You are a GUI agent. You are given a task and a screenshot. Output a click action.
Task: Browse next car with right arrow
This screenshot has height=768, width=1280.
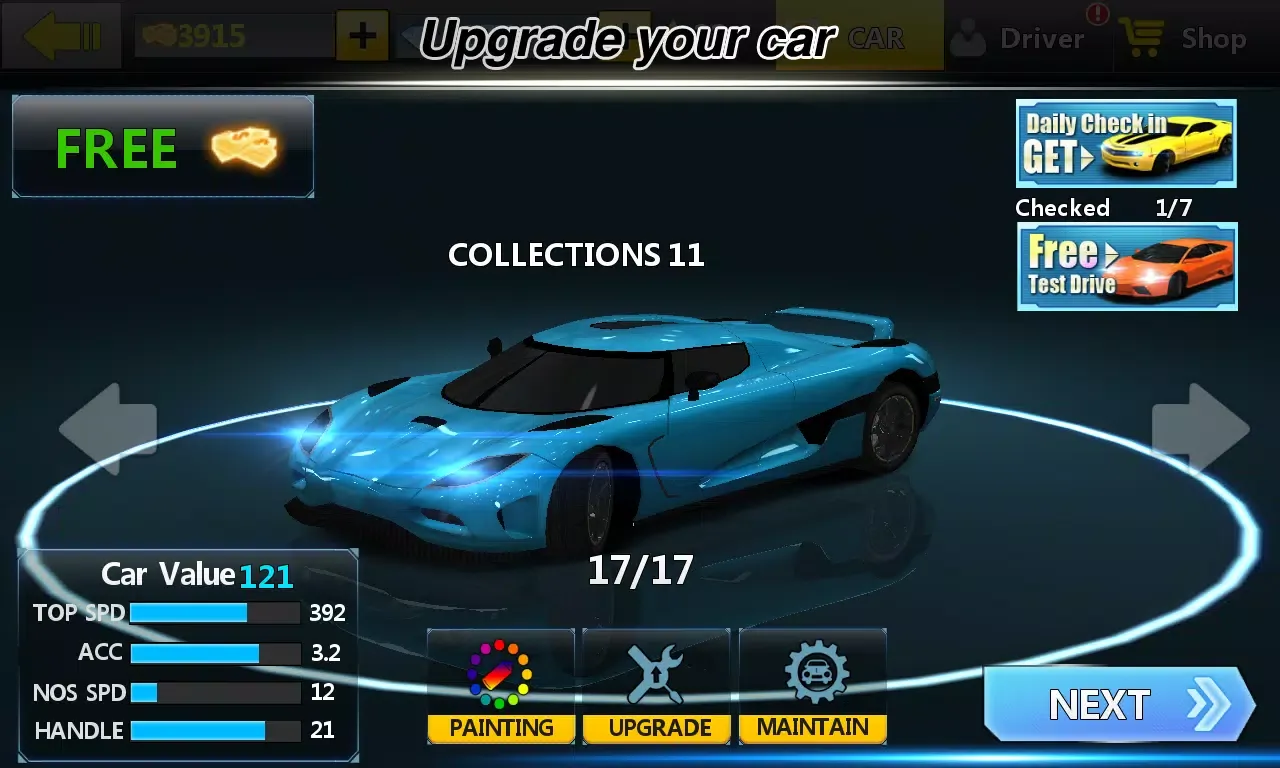click(x=1196, y=428)
